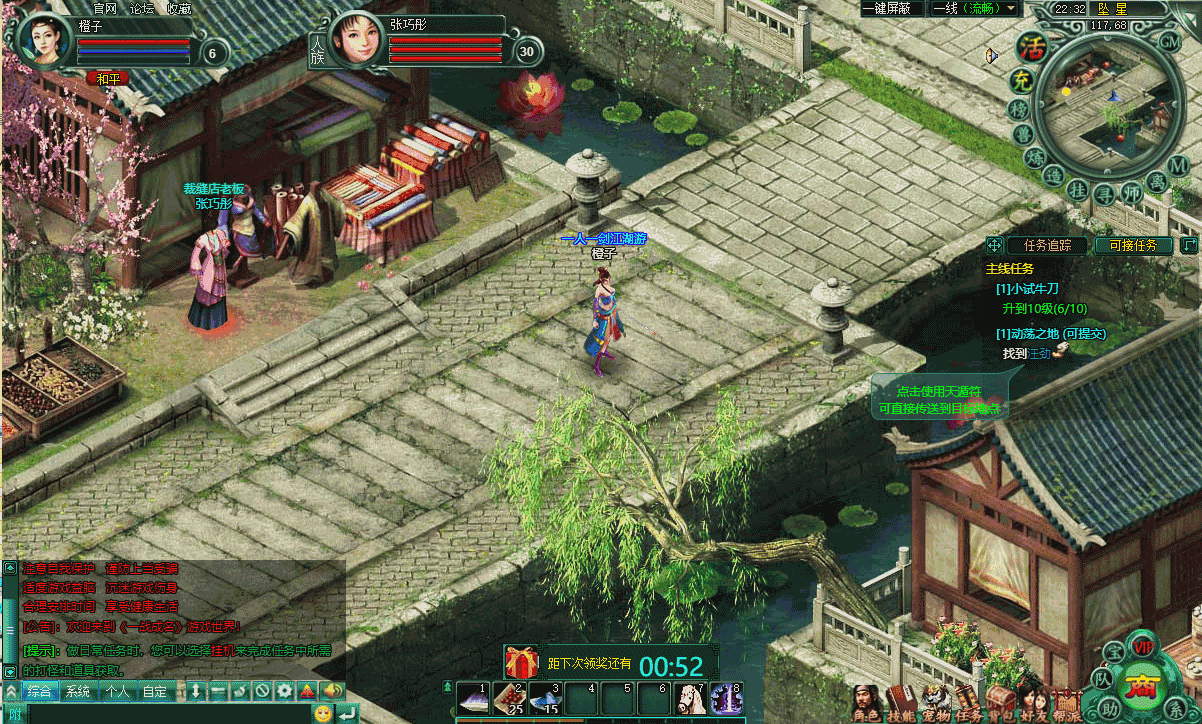Open the 一线 server line dropdown
The width and height of the screenshot is (1202, 724).
coord(974,9)
